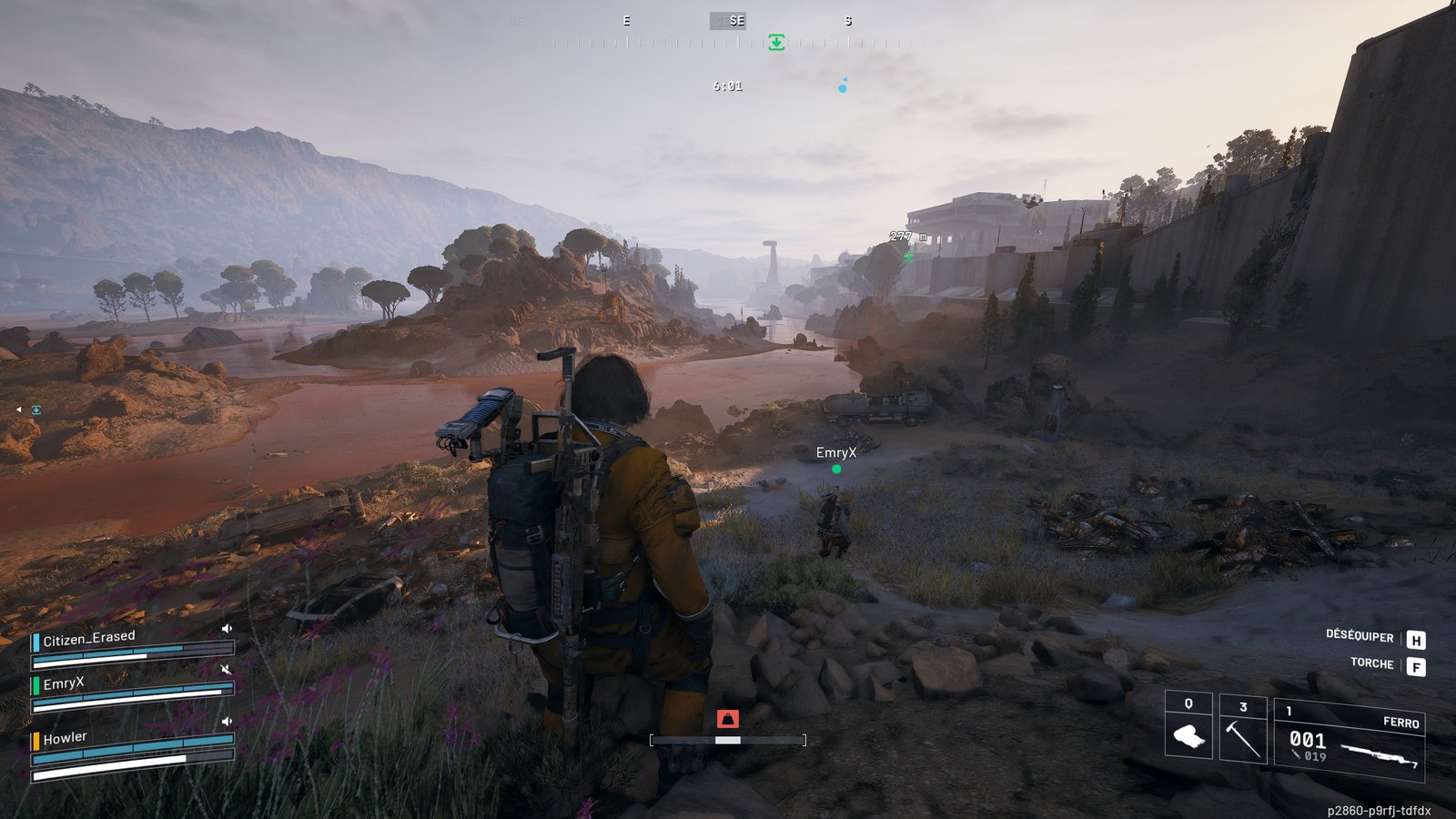
Task: Choose the pickaxe tool slot
Action: tap(1243, 735)
